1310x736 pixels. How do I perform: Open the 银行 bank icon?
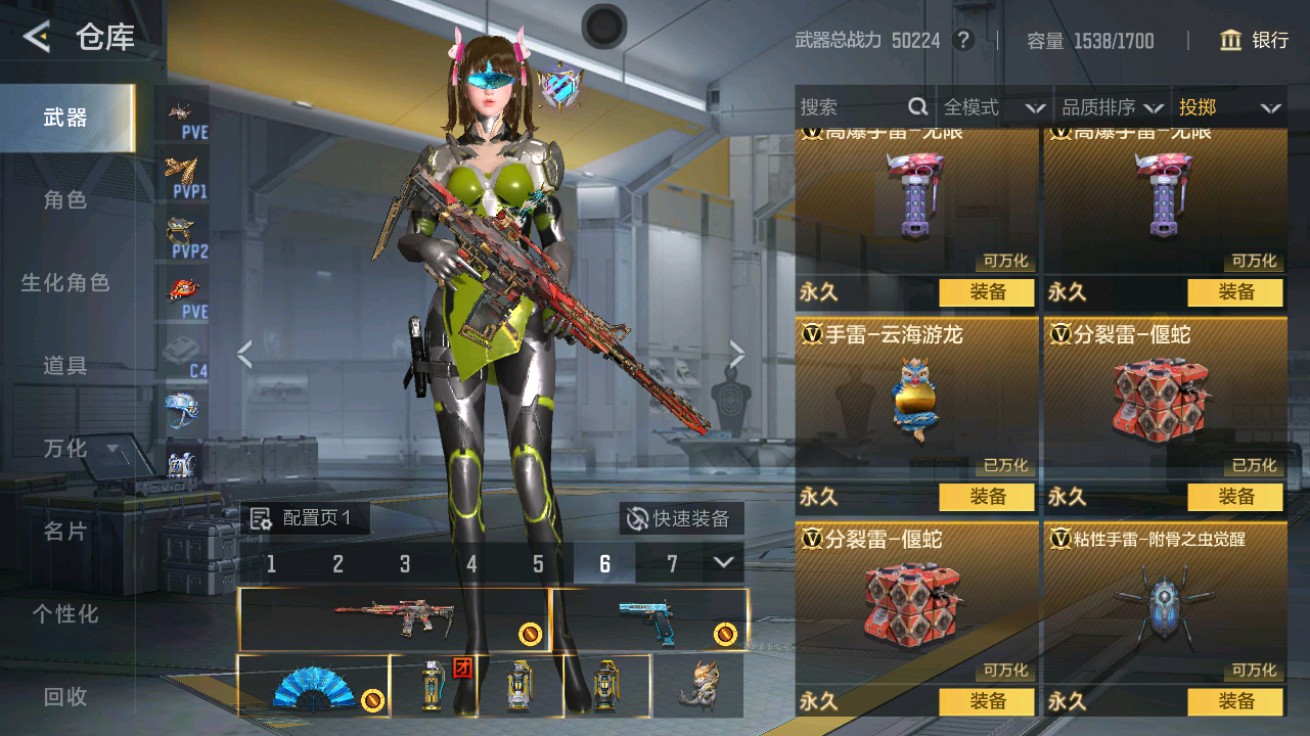1230,41
